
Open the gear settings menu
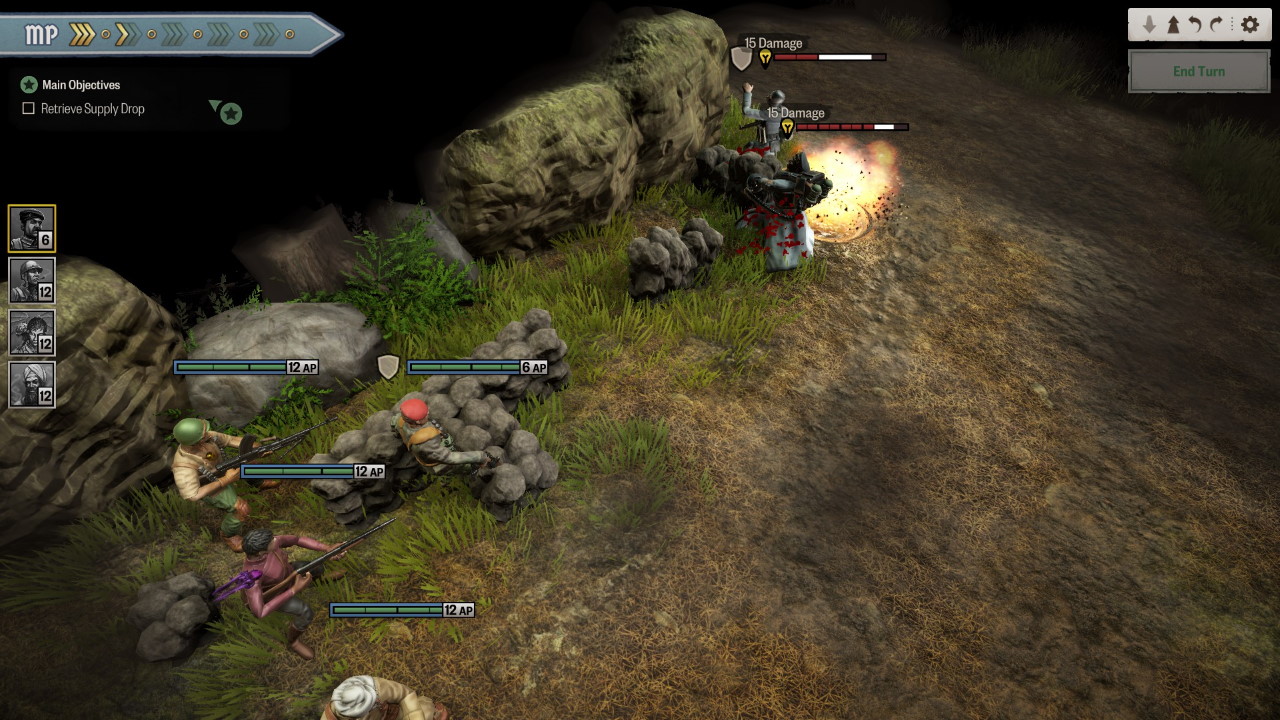1250,25
